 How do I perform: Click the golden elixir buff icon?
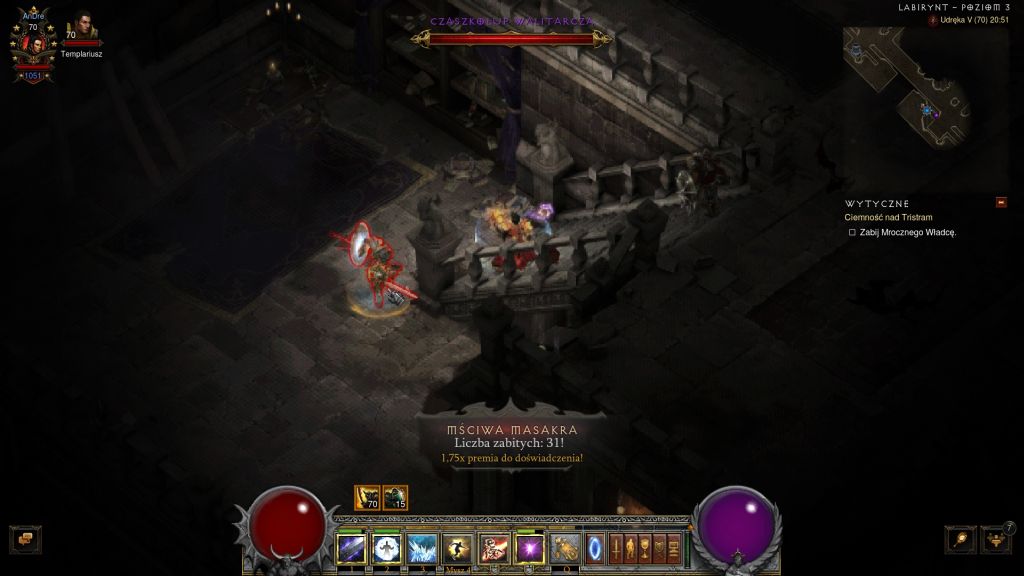click(367, 497)
